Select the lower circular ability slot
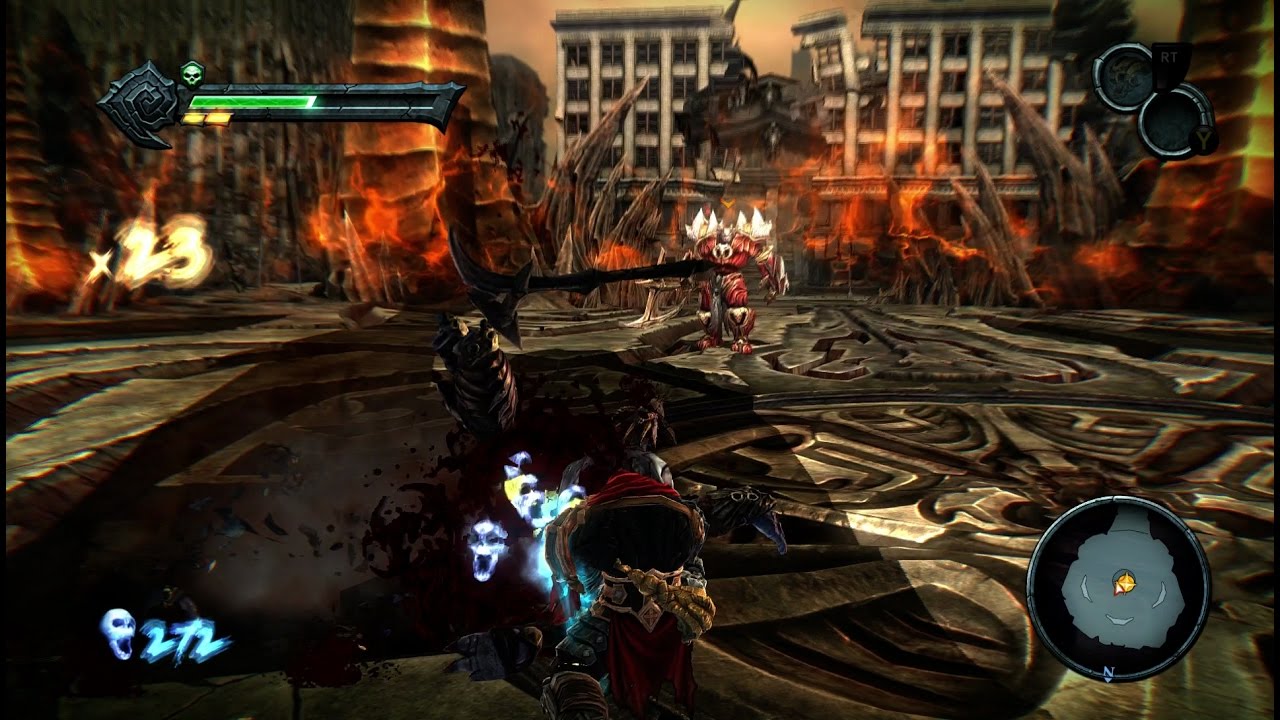This screenshot has height=720, width=1280. pyautogui.click(x=1174, y=122)
